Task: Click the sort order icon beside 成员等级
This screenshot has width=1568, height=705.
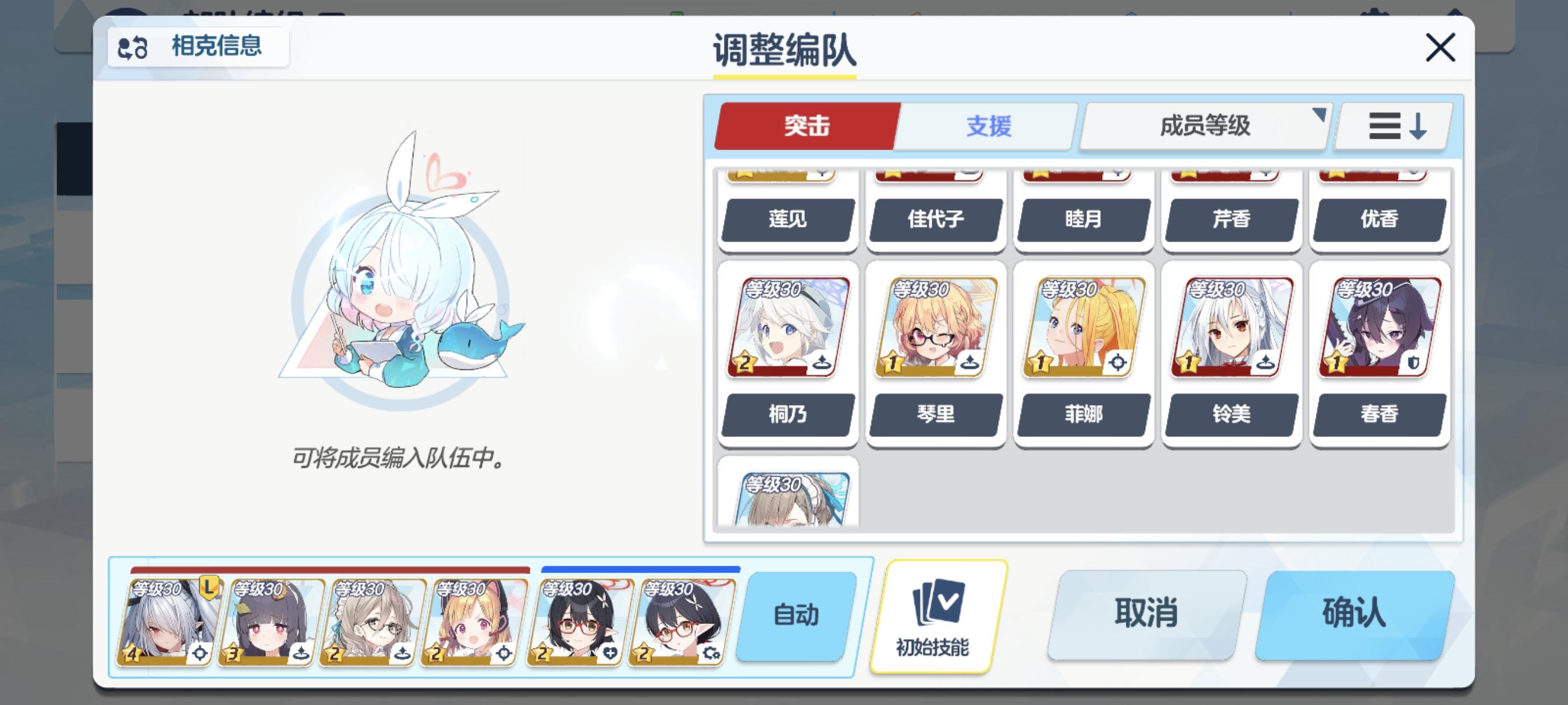Action: (1392, 126)
